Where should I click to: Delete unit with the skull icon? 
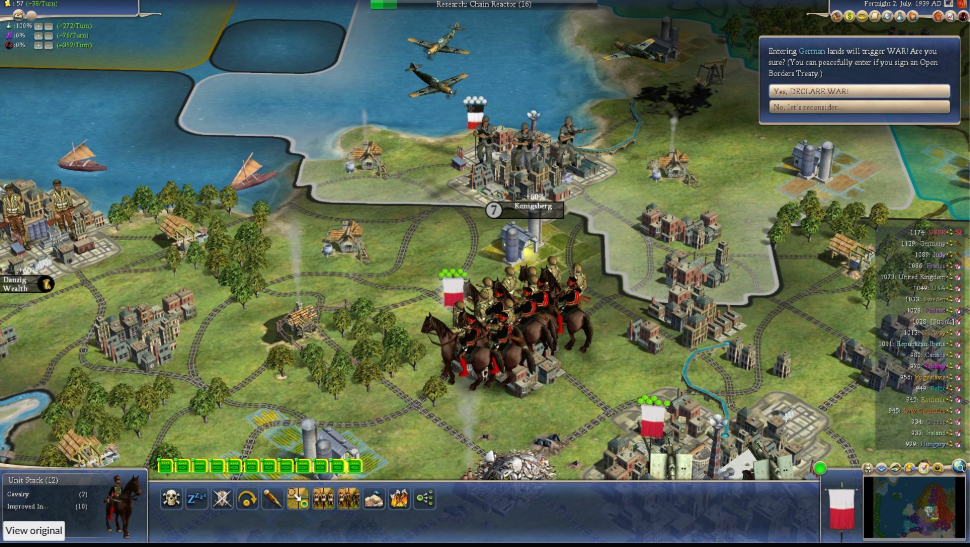coord(171,498)
